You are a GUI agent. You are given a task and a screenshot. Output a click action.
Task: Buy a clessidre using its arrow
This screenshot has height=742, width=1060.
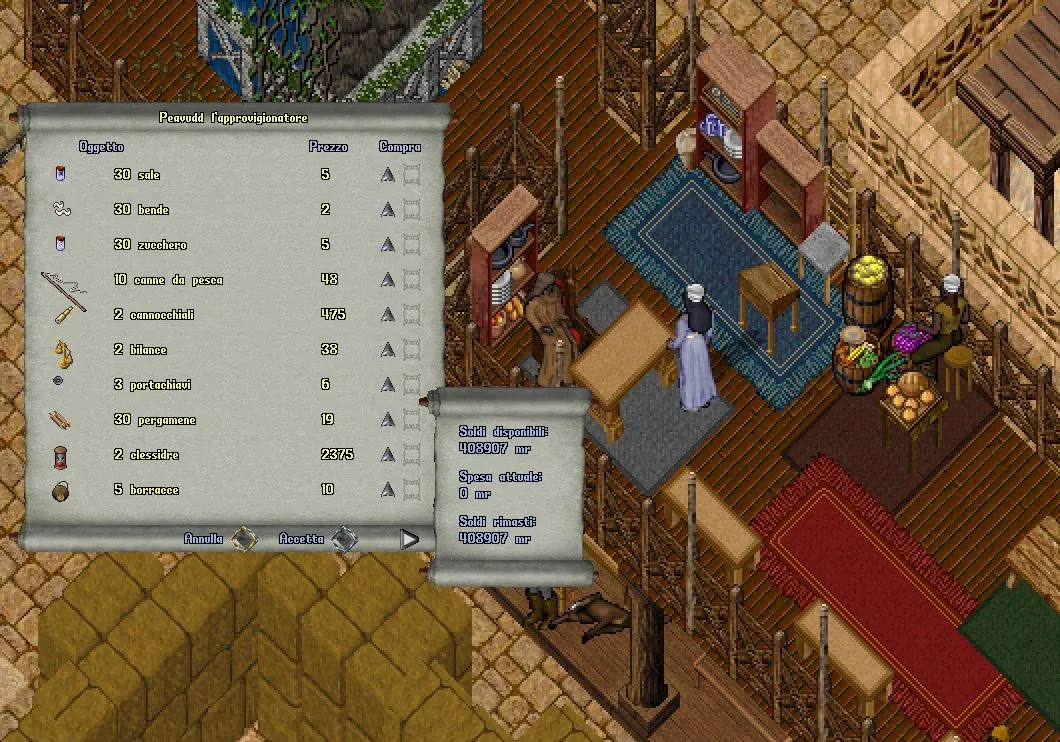(x=388, y=455)
